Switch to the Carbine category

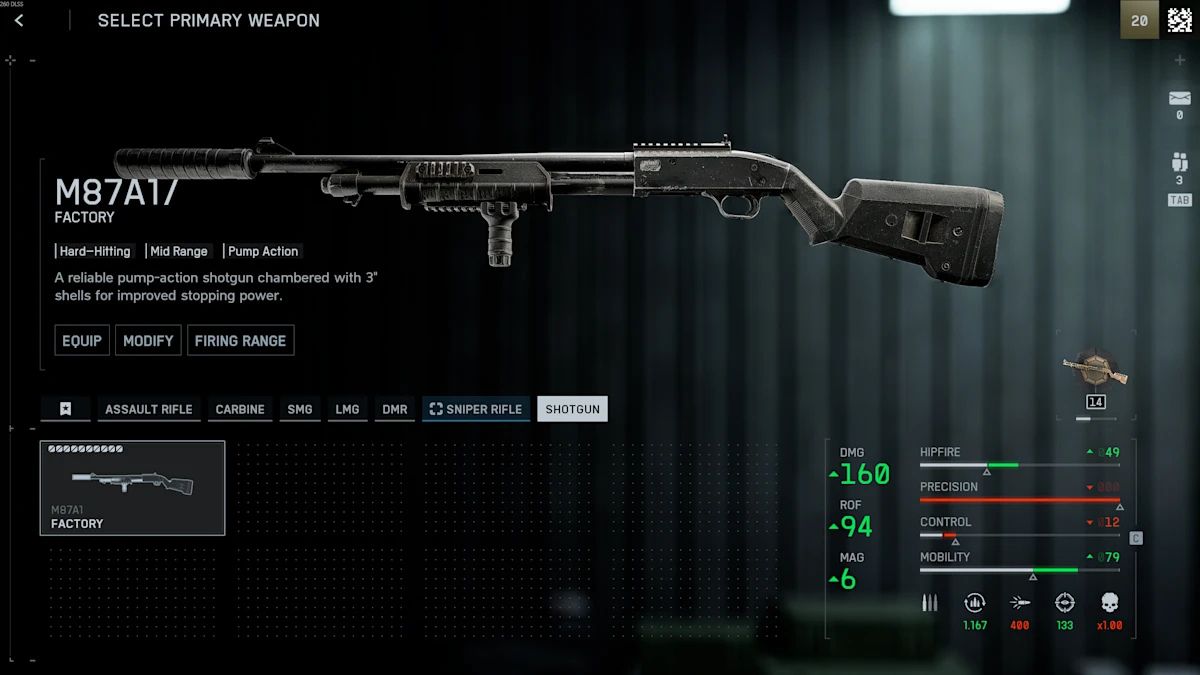(240, 409)
